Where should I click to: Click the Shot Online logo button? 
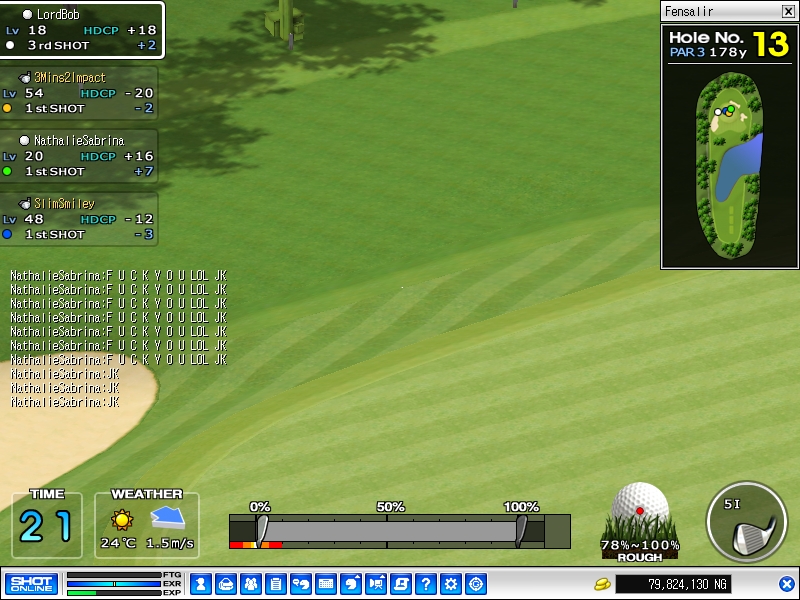[31, 583]
